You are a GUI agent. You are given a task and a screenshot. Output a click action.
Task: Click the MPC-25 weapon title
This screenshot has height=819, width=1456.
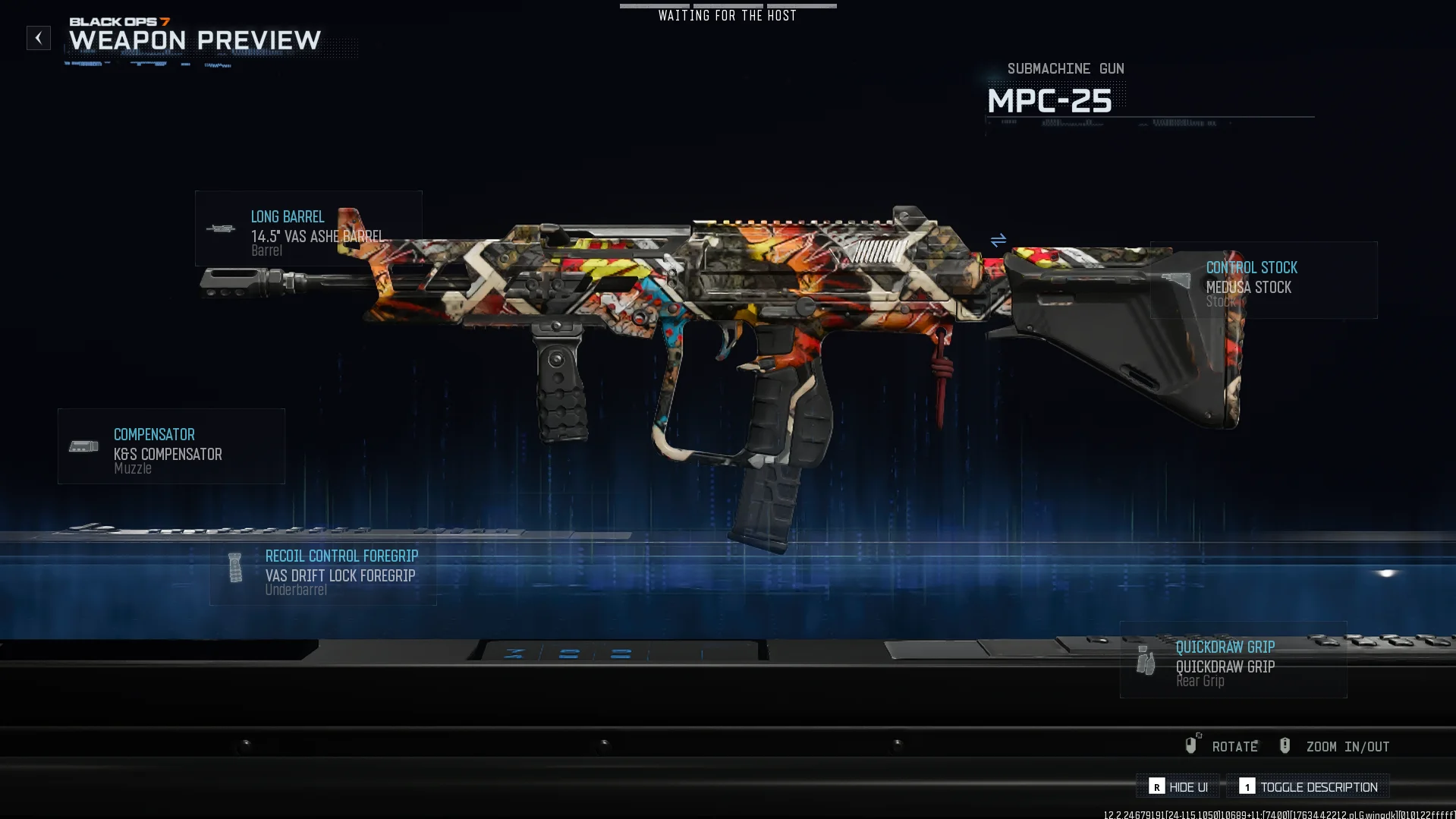1049,101
